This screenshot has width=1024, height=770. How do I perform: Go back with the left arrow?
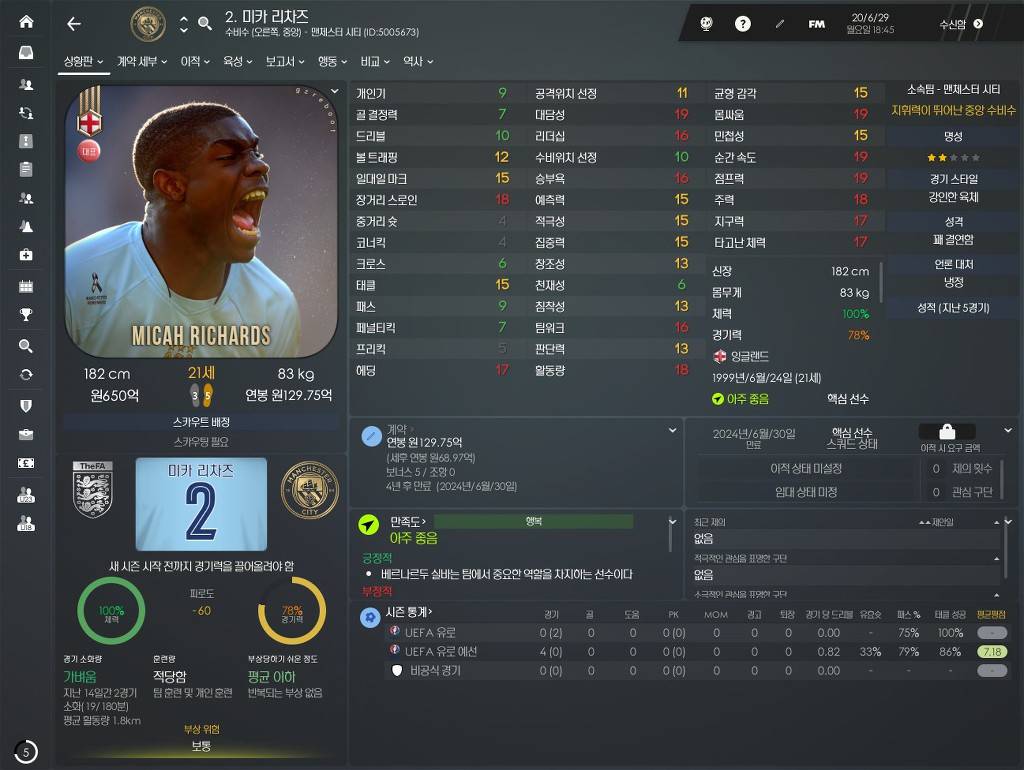[73, 24]
